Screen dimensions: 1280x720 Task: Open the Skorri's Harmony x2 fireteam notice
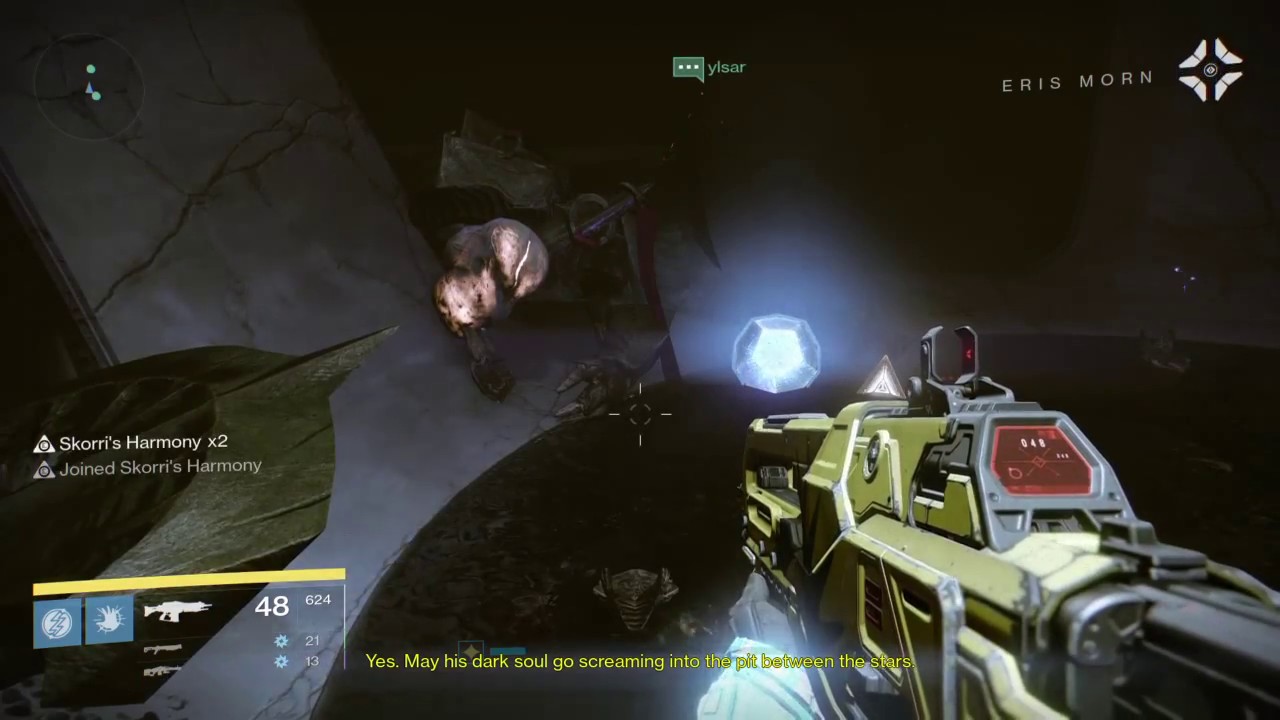tap(142, 442)
